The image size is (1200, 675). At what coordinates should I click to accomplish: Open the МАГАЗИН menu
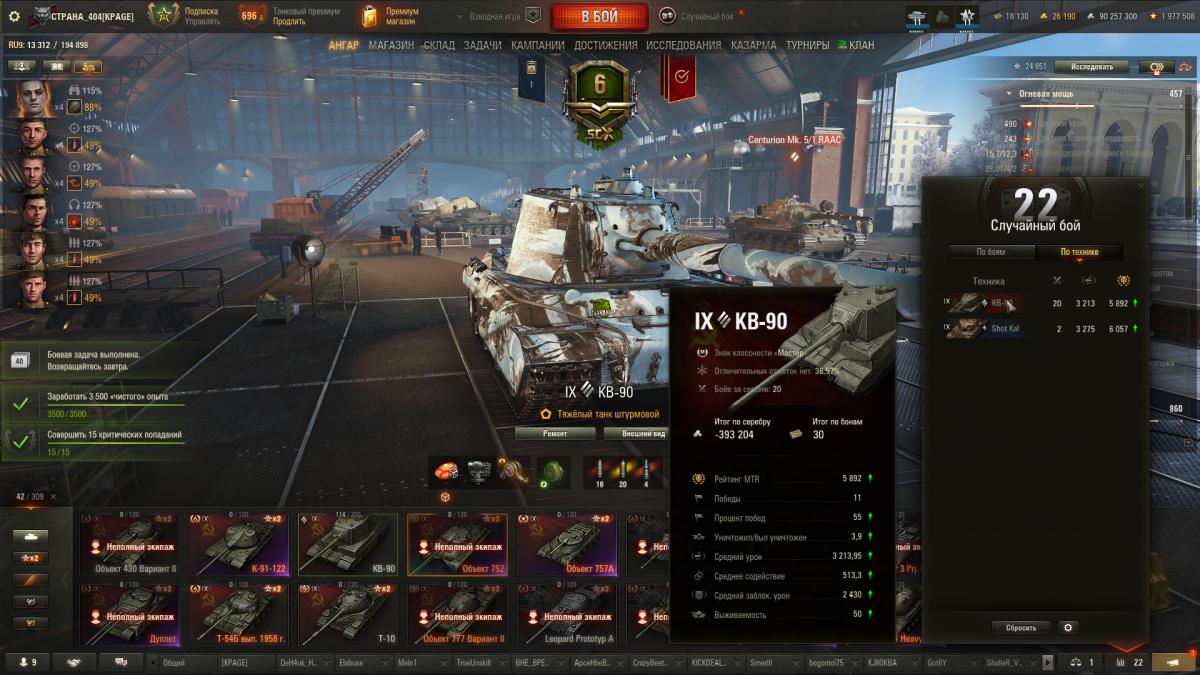click(390, 45)
